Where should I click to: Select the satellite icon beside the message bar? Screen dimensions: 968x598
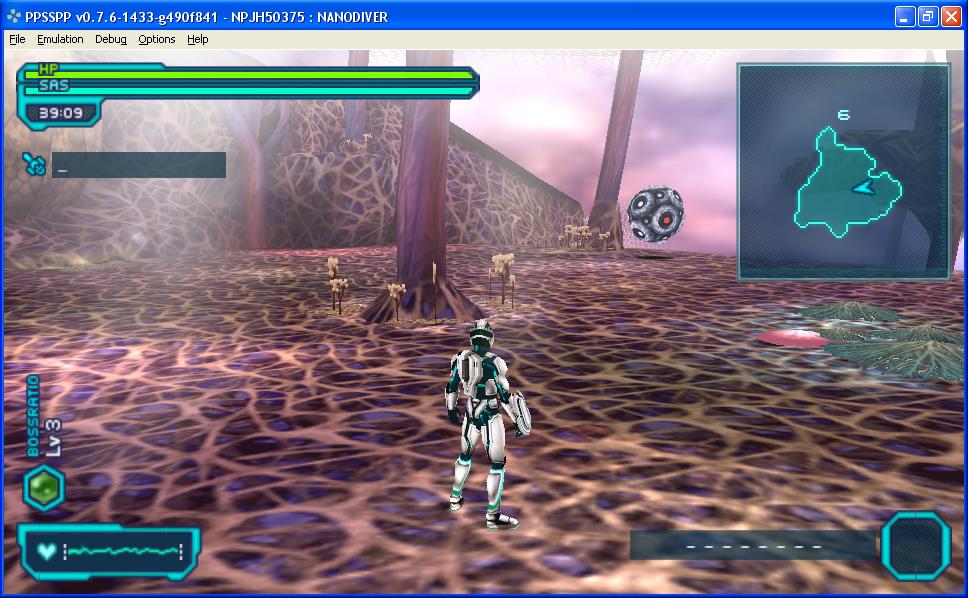(34, 164)
